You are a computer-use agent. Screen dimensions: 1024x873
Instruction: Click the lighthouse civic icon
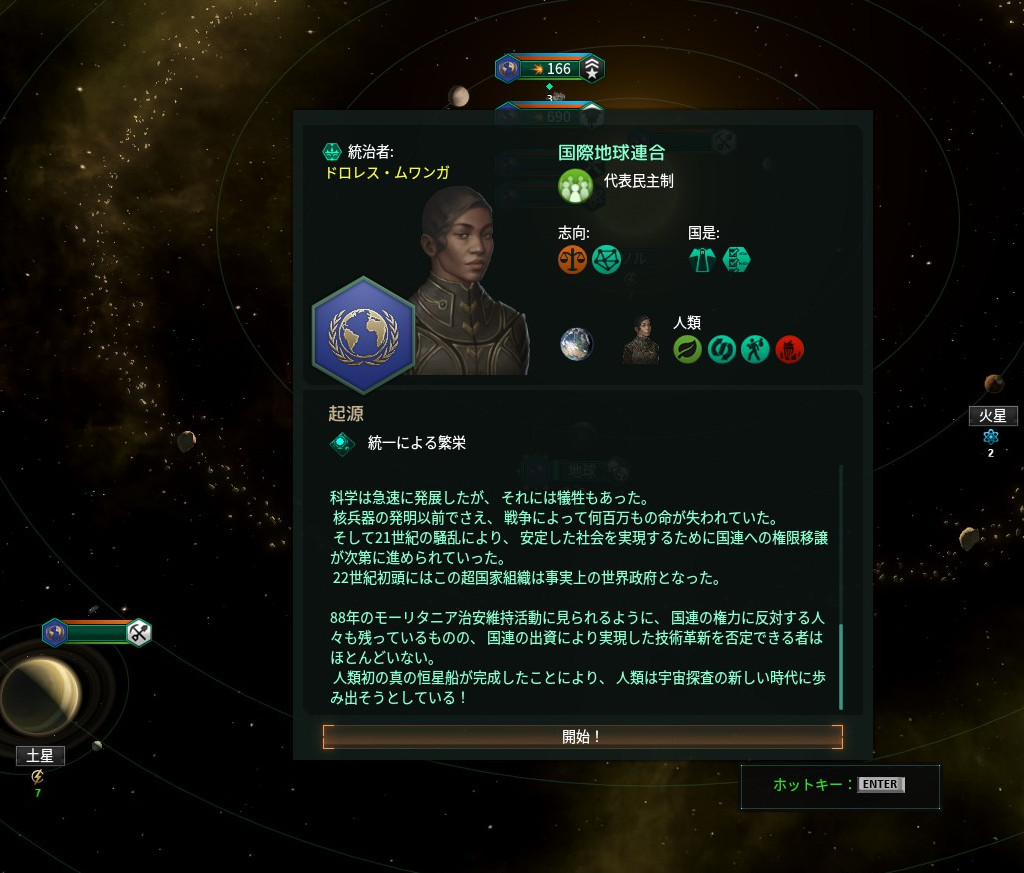click(x=703, y=260)
